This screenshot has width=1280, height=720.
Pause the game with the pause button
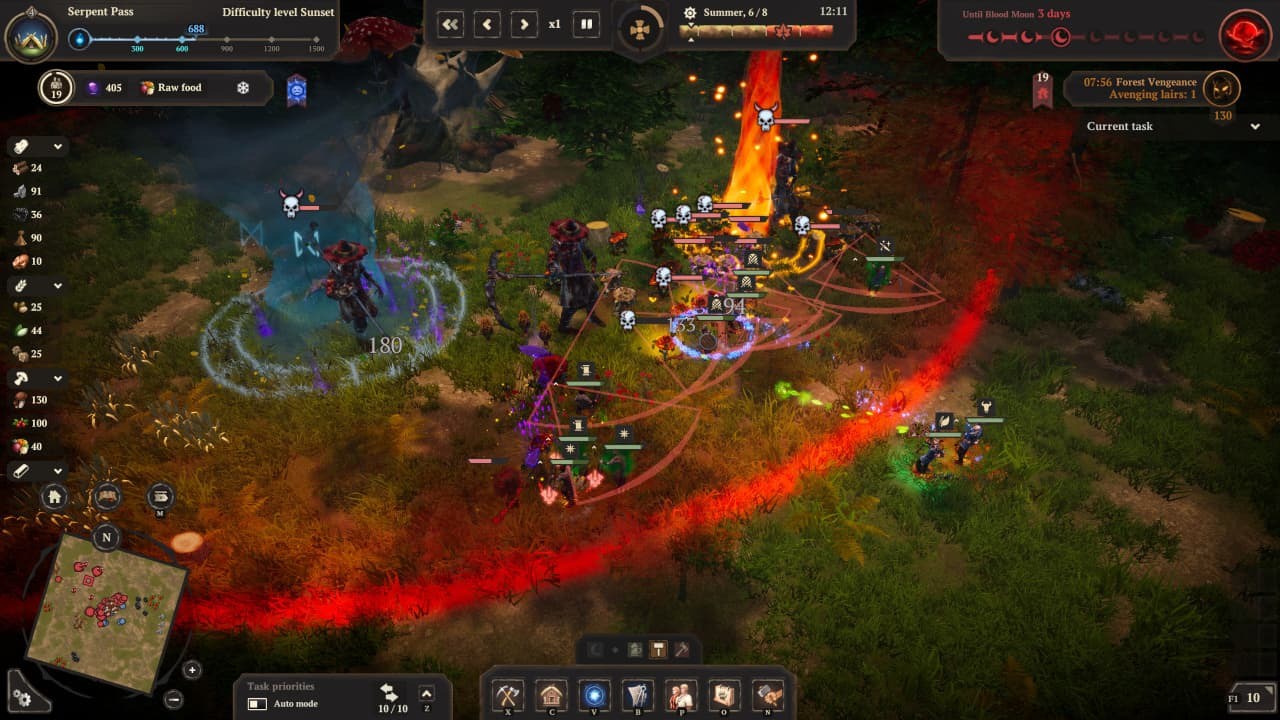[x=585, y=24]
